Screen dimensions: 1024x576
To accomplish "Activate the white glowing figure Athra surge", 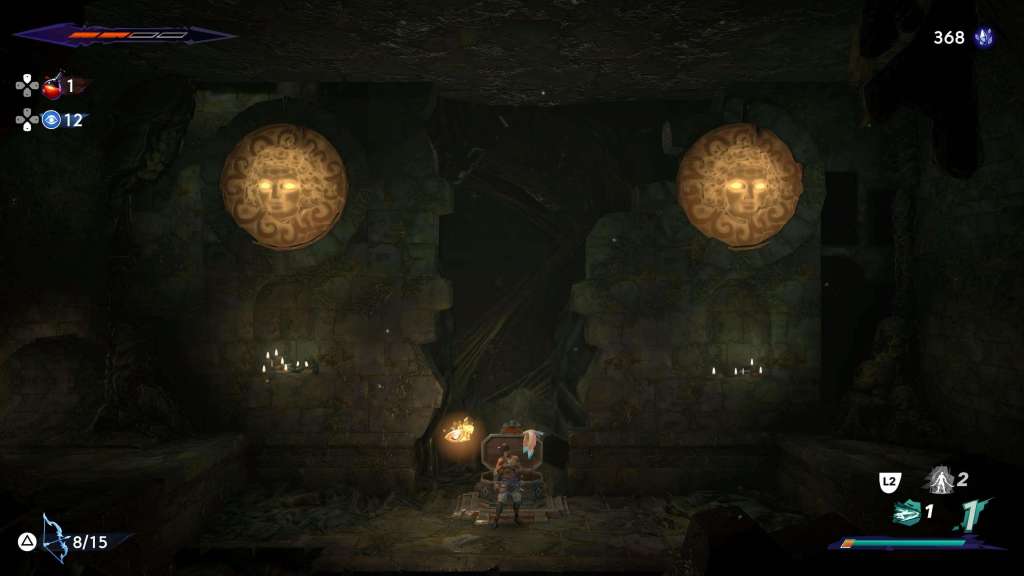I will pos(939,480).
